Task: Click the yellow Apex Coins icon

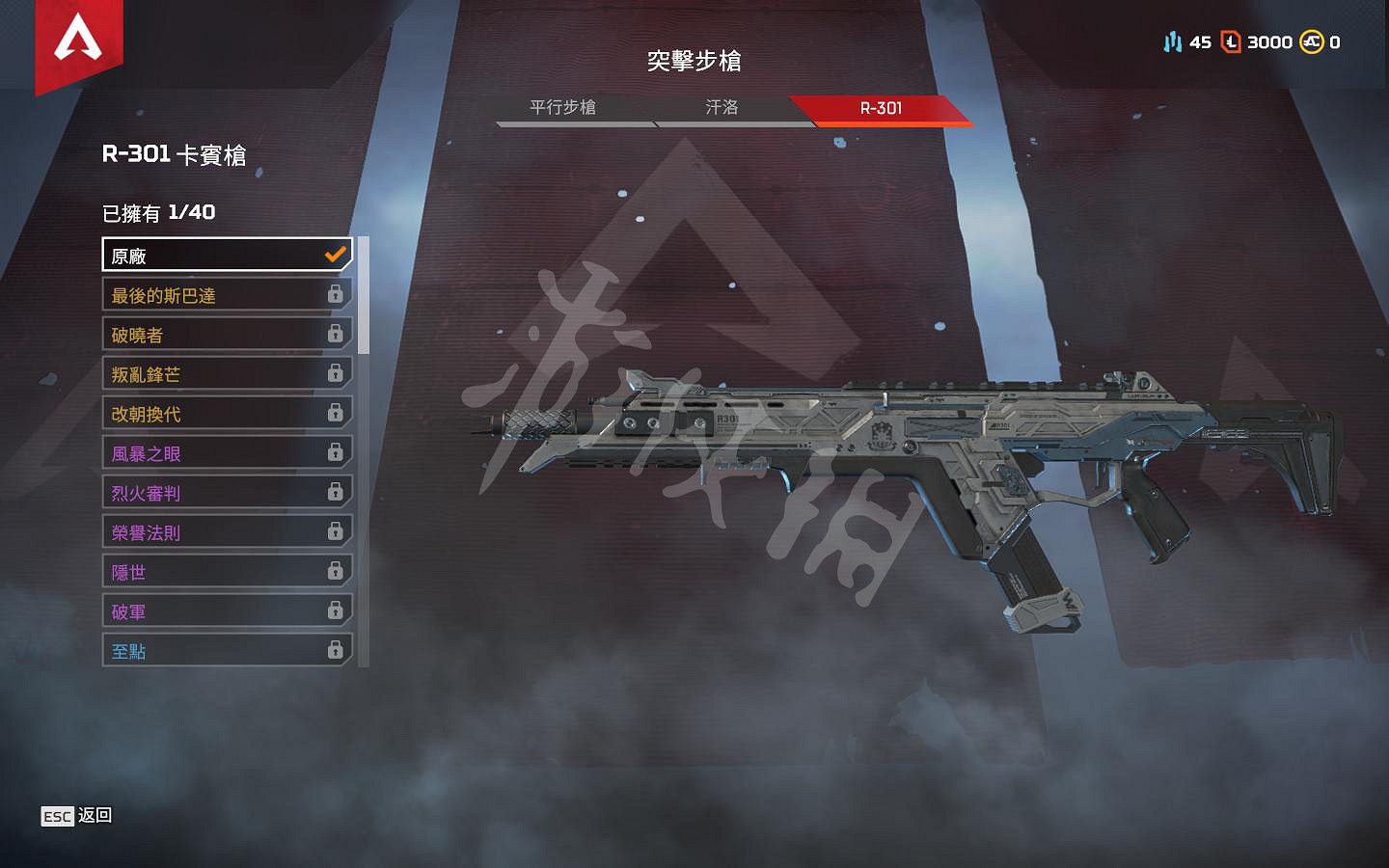Action: [x=1312, y=42]
